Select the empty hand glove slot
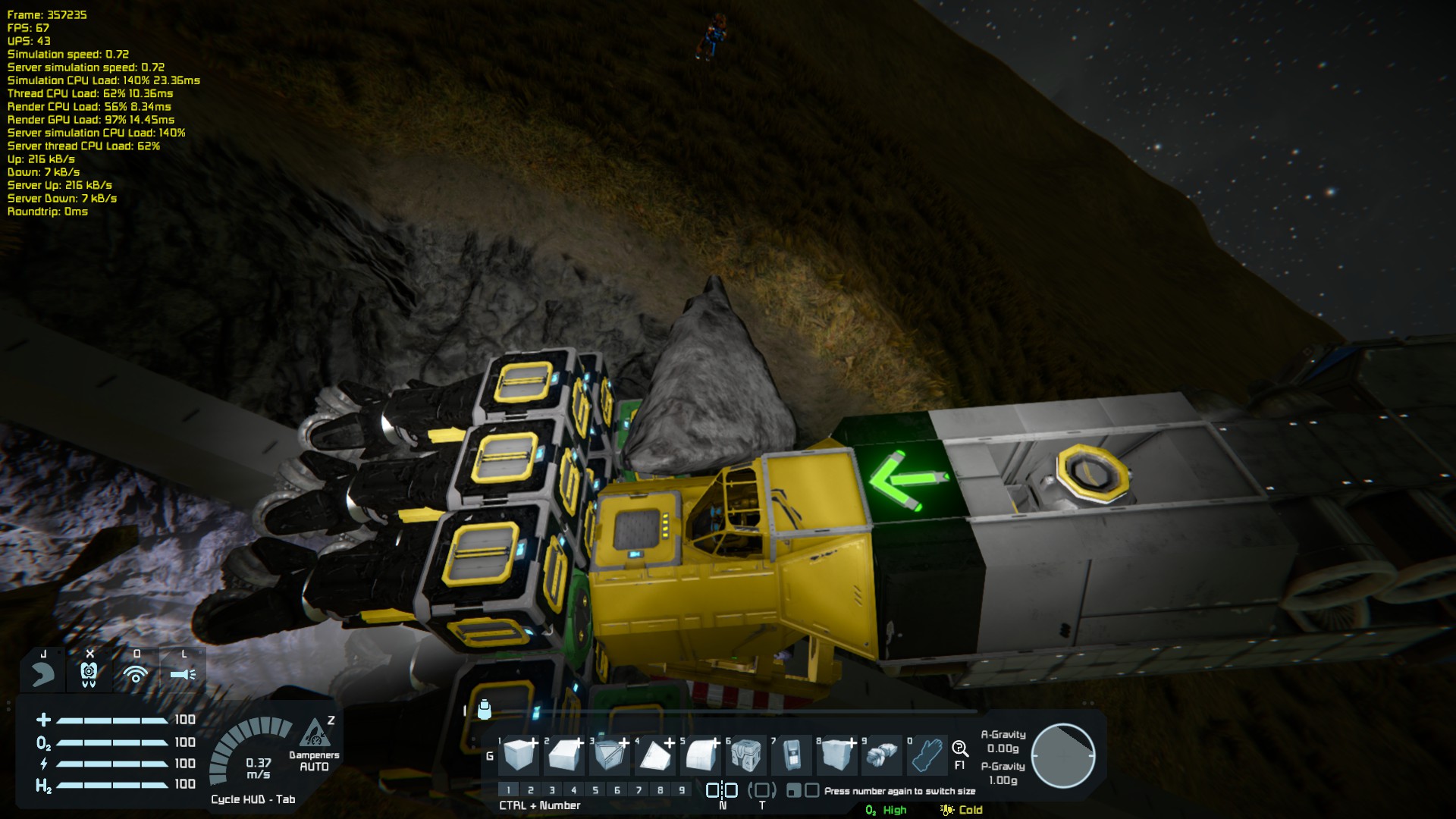The width and height of the screenshot is (1456, 819). pyautogui.click(x=927, y=755)
